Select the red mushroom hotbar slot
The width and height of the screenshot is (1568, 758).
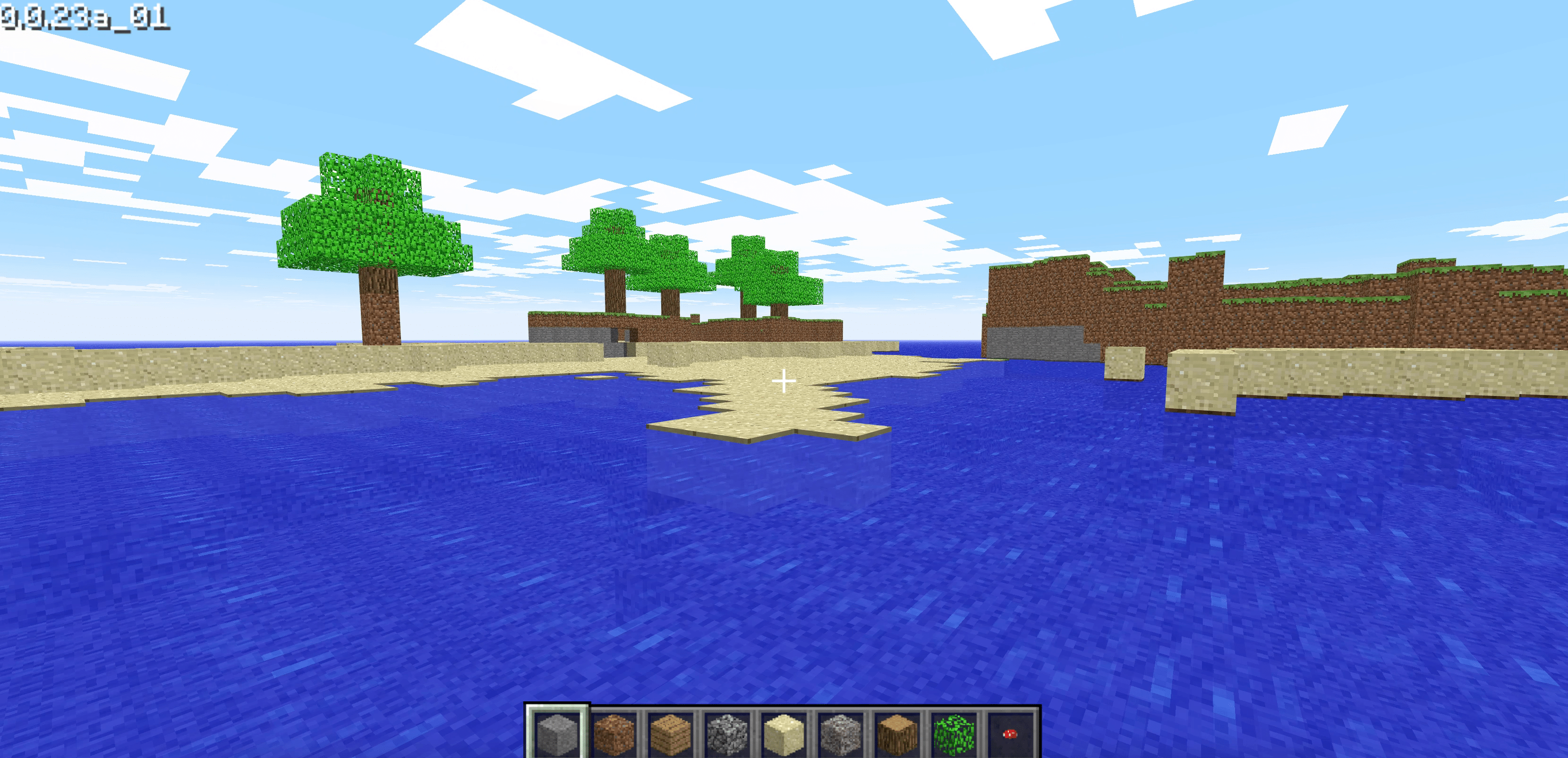[1010, 733]
